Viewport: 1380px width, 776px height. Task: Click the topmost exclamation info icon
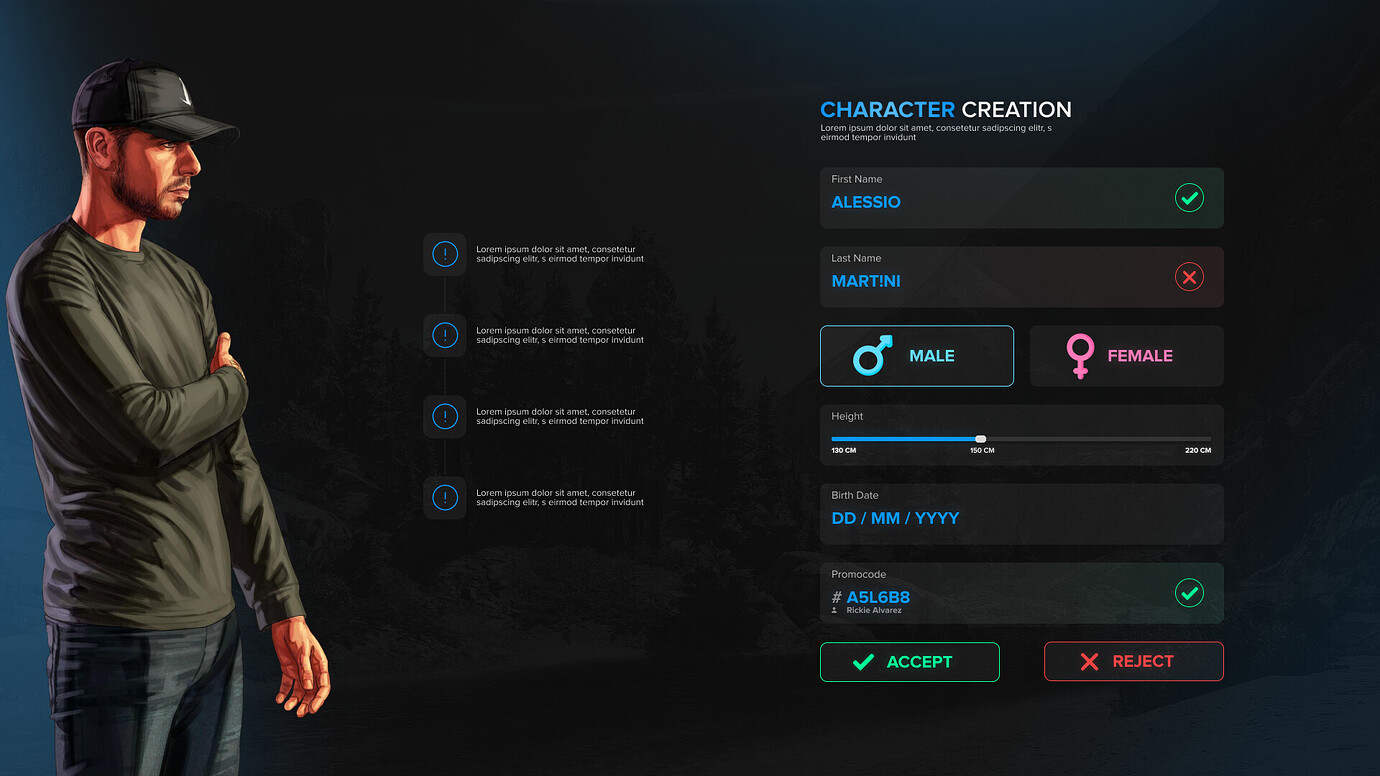click(444, 254)
